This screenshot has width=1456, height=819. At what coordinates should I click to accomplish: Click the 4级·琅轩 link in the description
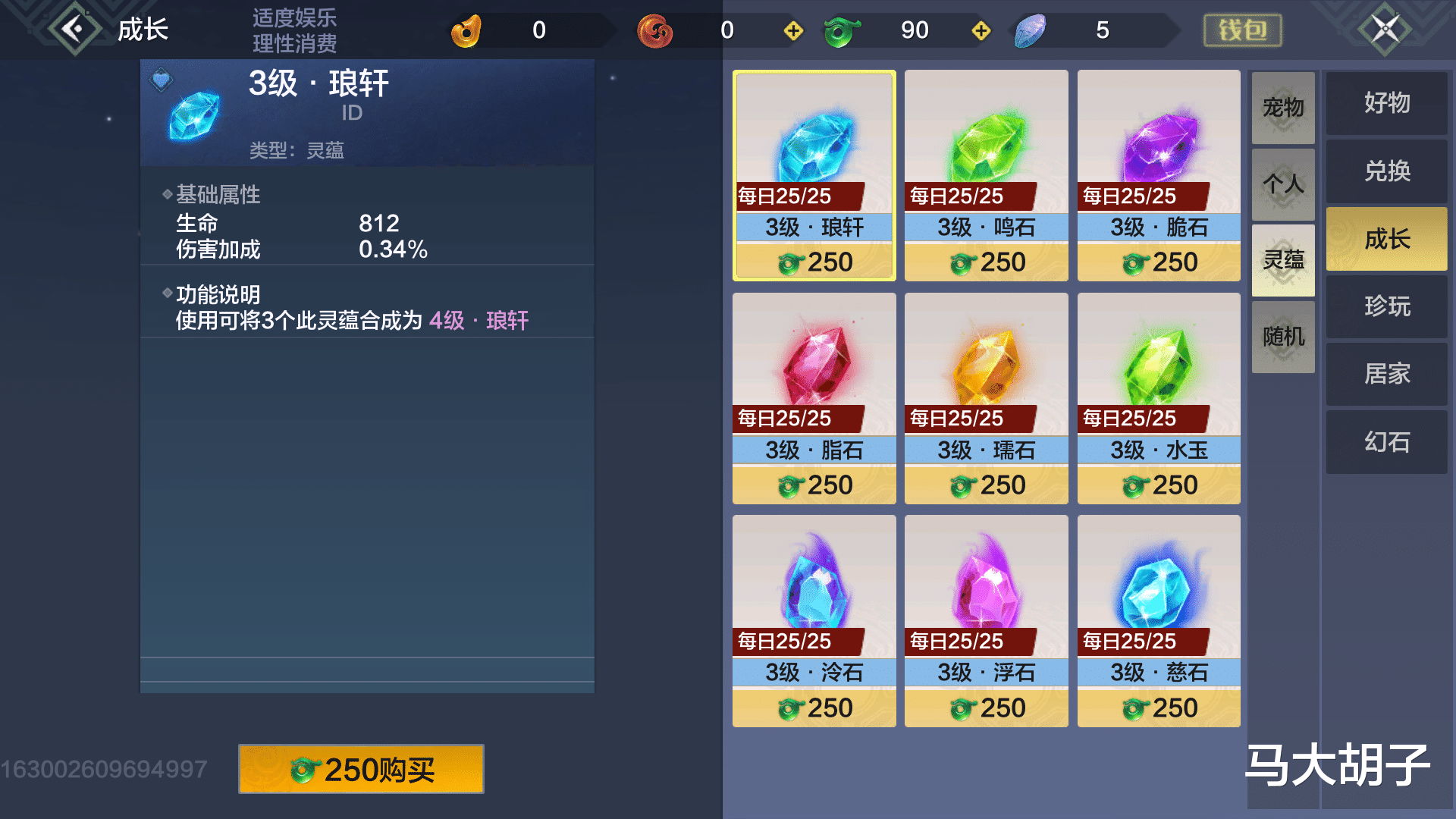480,321
